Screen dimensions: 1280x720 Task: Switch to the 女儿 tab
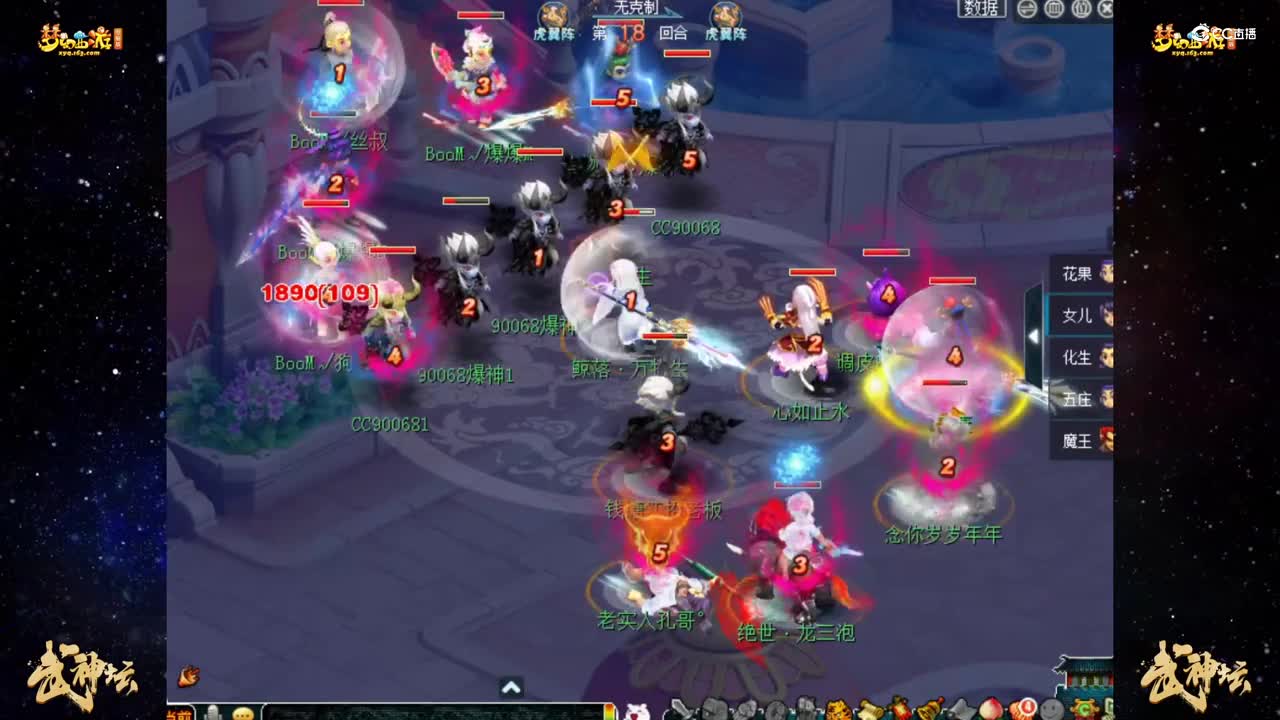pos(1078,315)
